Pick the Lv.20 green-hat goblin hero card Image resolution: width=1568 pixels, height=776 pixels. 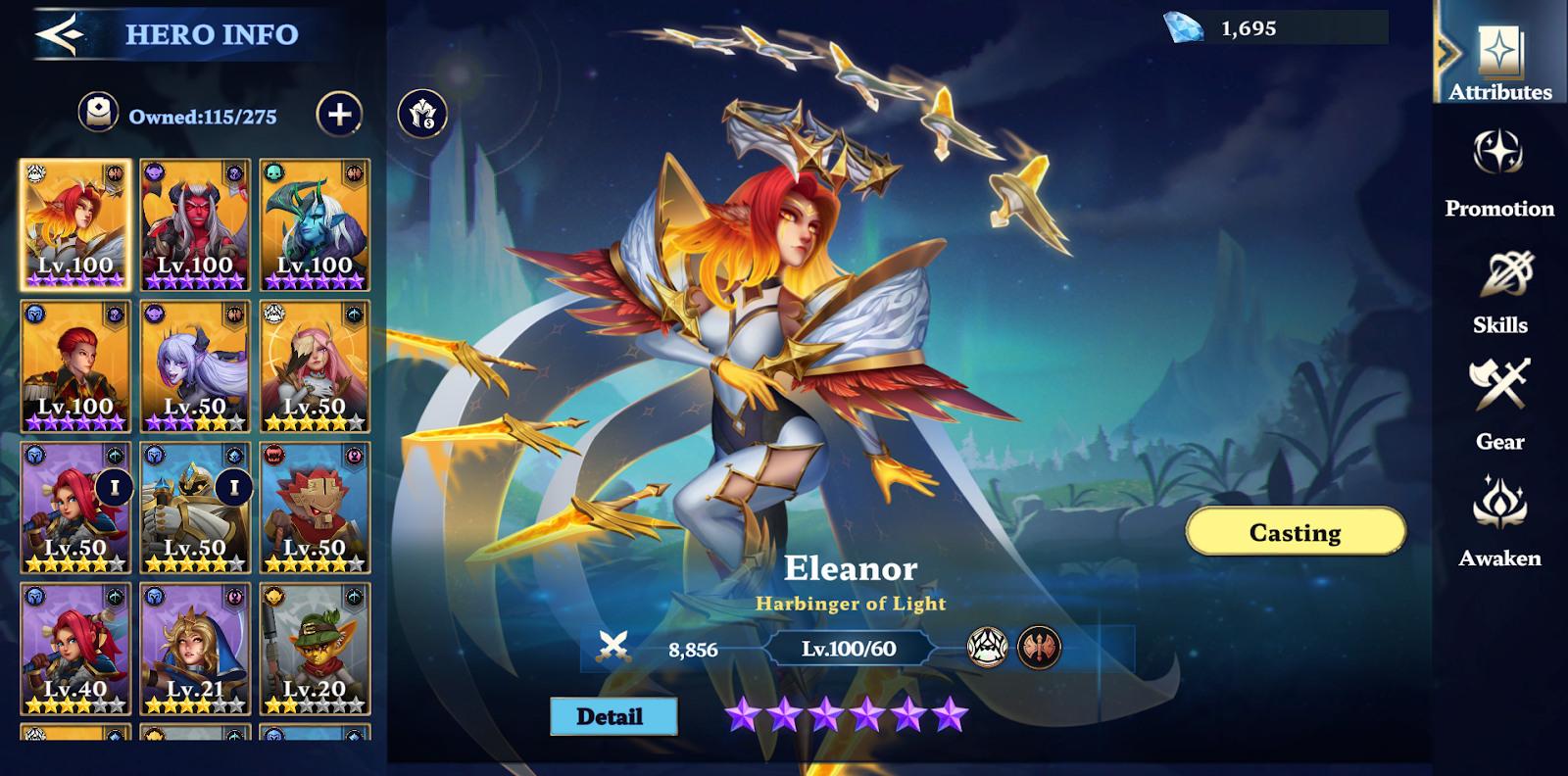click(315, 649)
